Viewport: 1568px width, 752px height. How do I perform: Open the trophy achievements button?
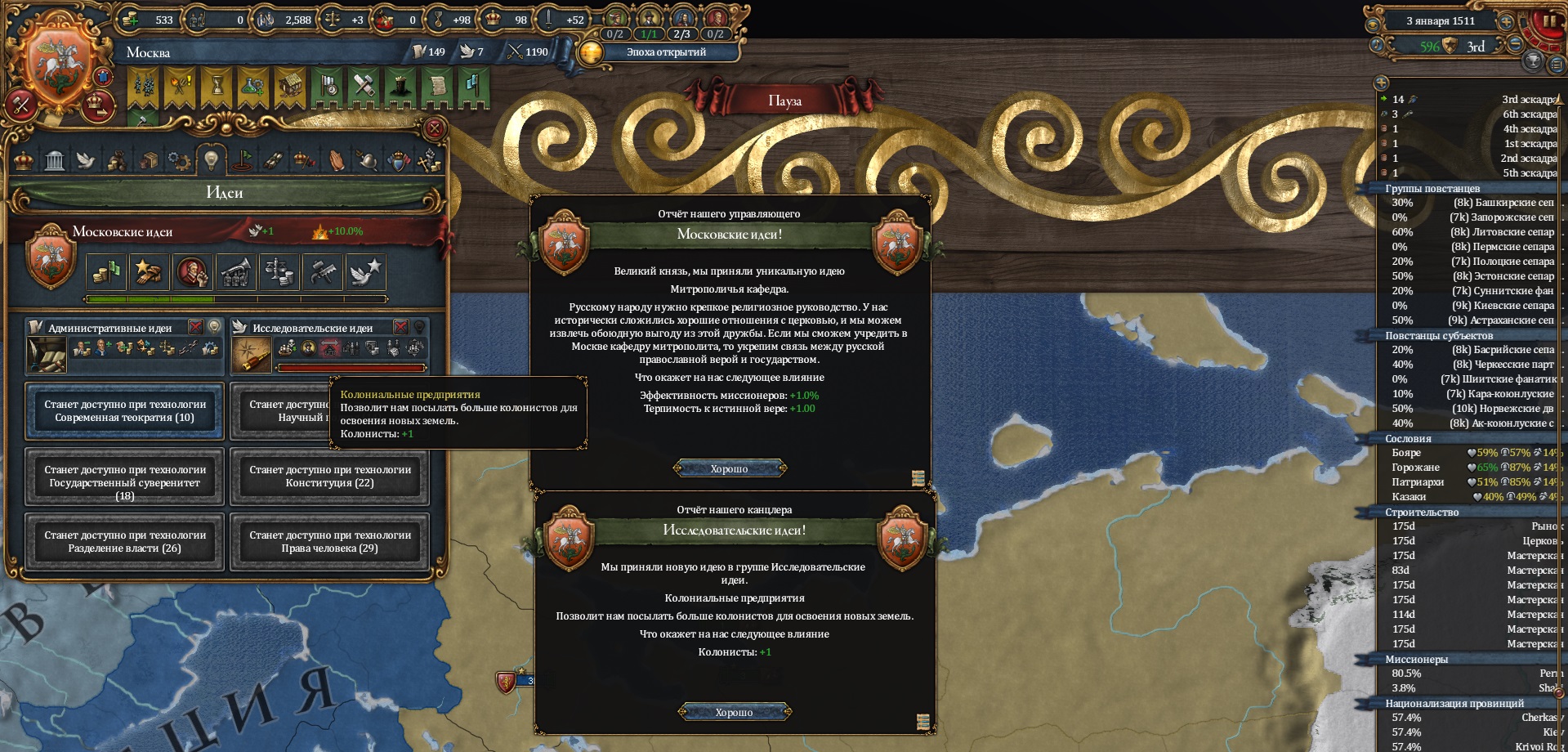point(1533,60)
